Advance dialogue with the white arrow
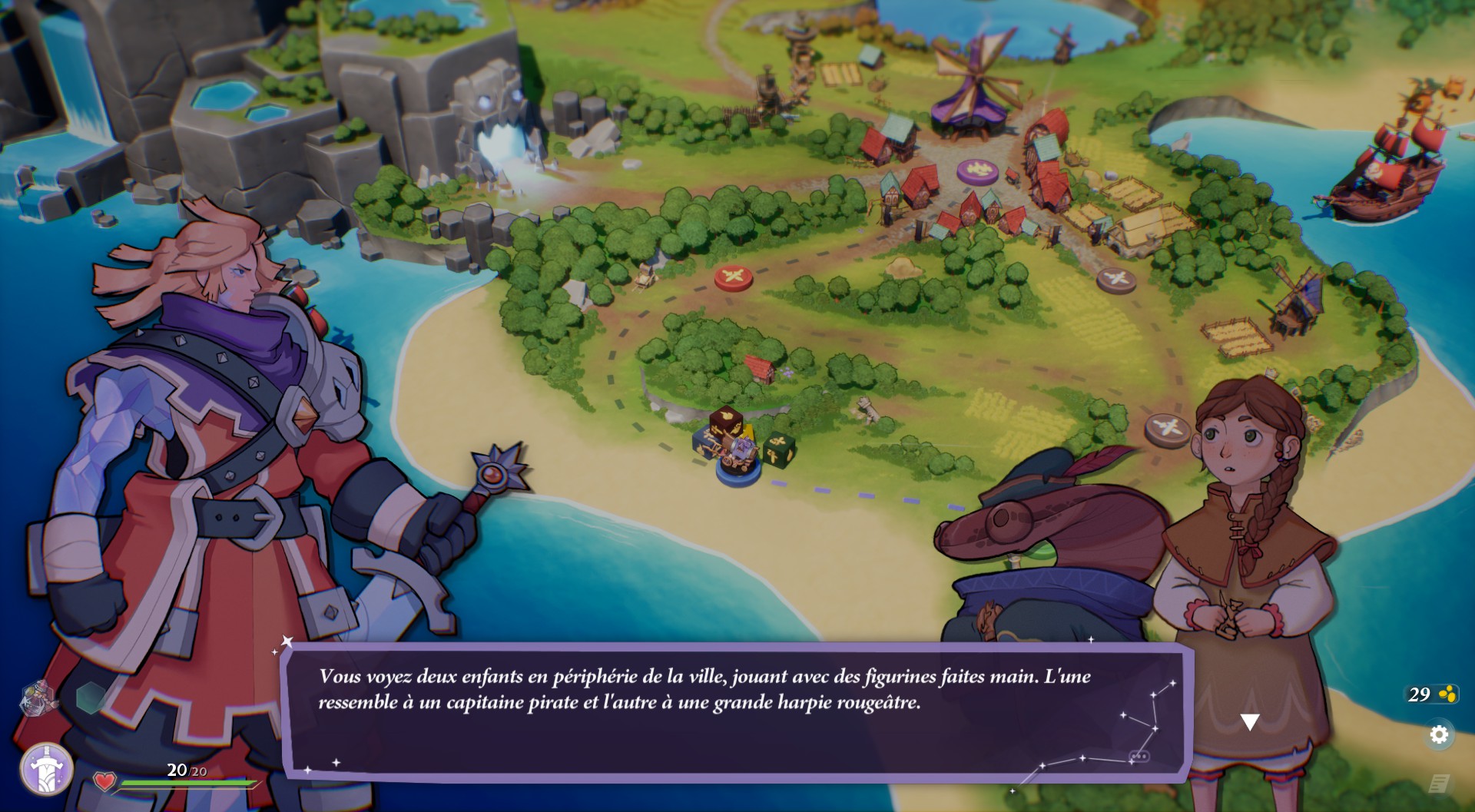Viewport: 1475px width, 812px height. [x=1250, y=721]
